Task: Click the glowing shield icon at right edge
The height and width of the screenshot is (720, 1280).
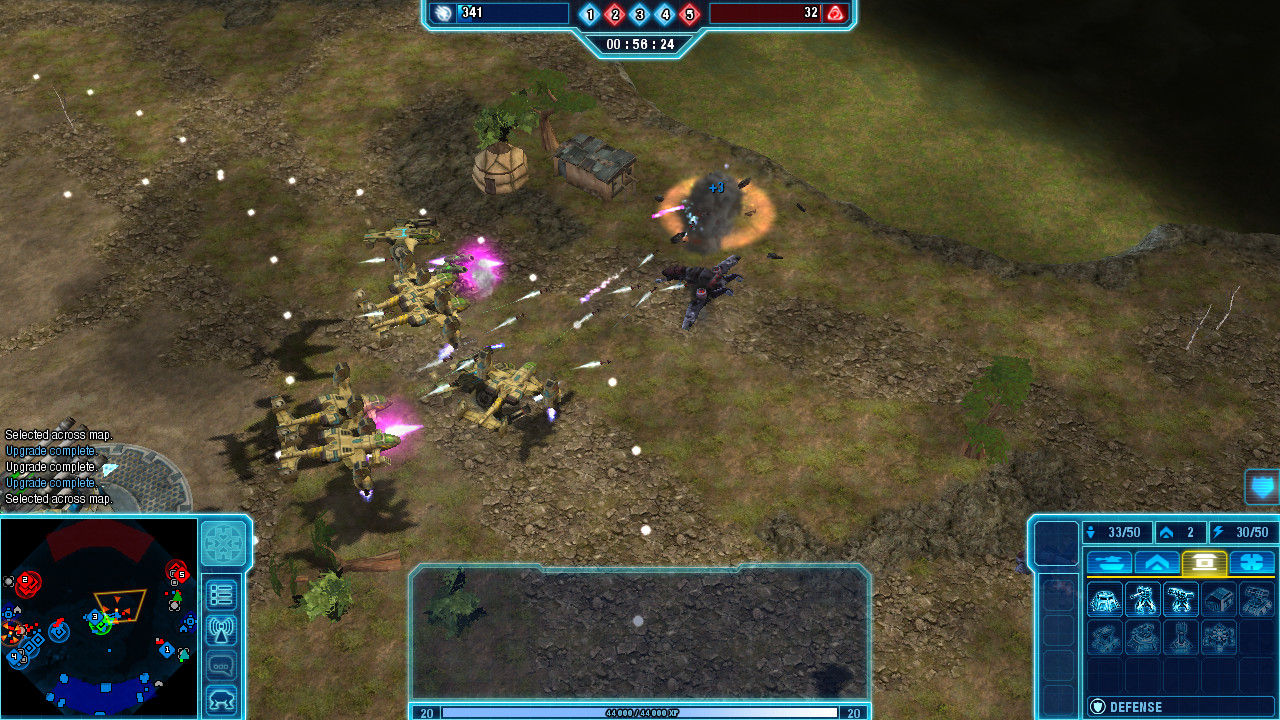Action: click(1262, 487)
